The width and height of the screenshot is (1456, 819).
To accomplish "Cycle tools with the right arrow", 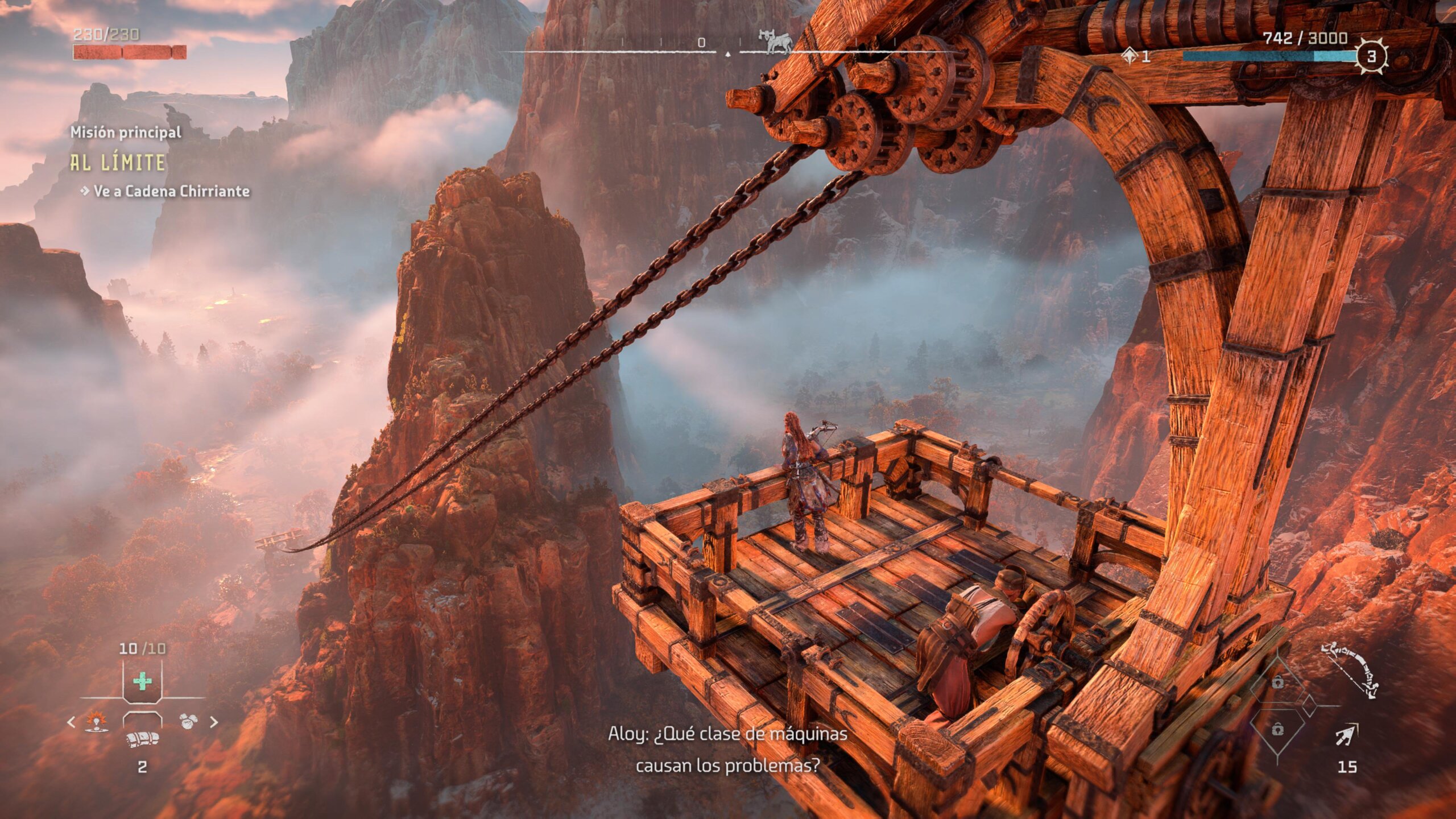I will tap(214, 722).
